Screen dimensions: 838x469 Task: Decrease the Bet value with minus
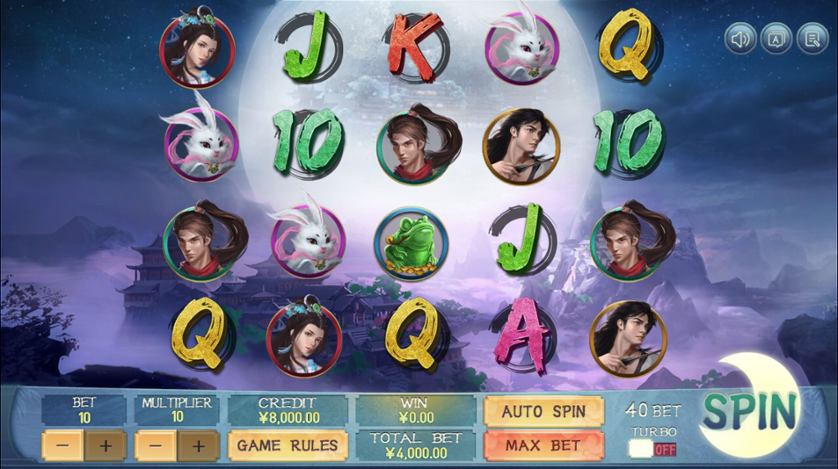(x=62, y=445)
